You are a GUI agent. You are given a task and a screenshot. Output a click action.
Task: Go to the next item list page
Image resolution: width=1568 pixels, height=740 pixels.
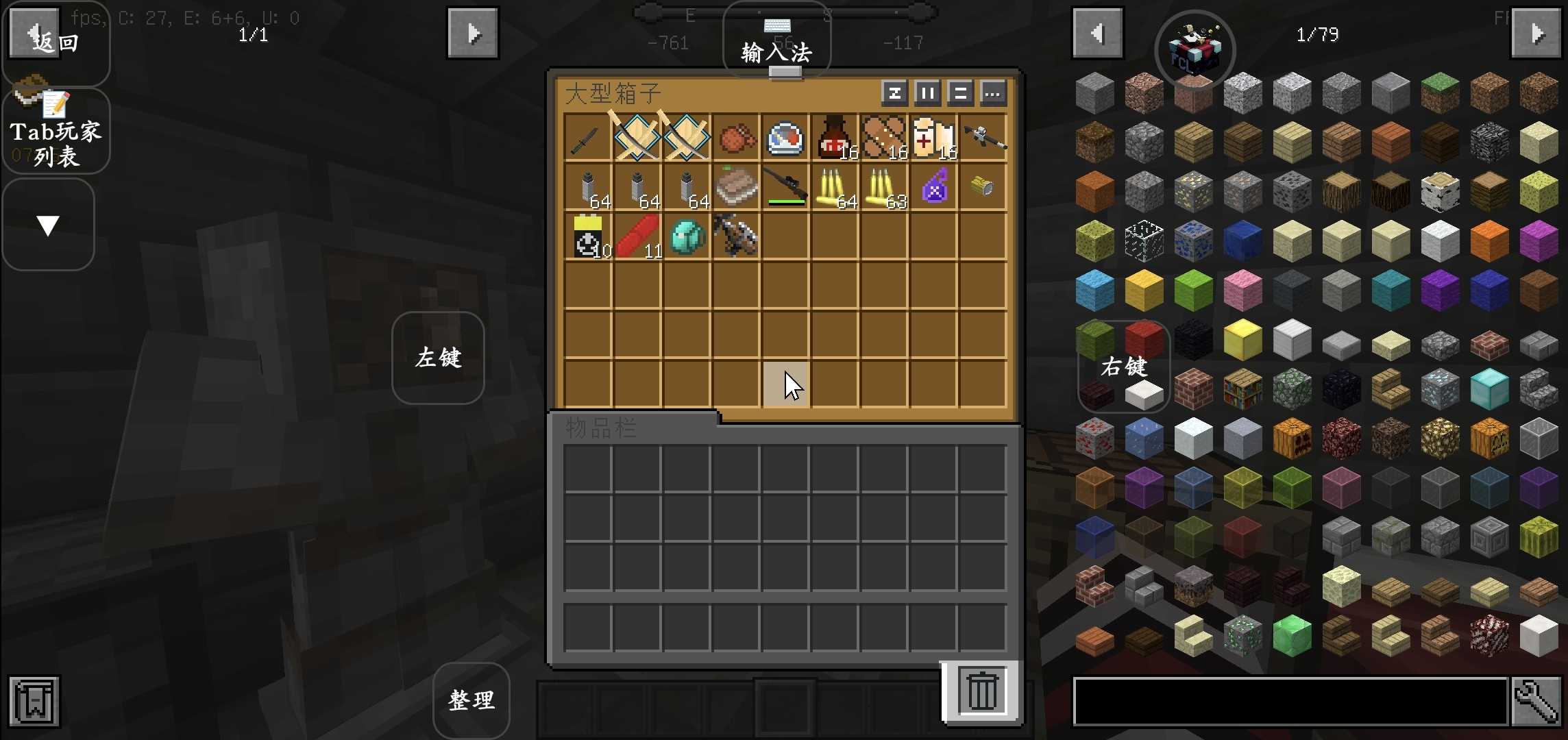pyautogui.click(x=1536, y=34)
